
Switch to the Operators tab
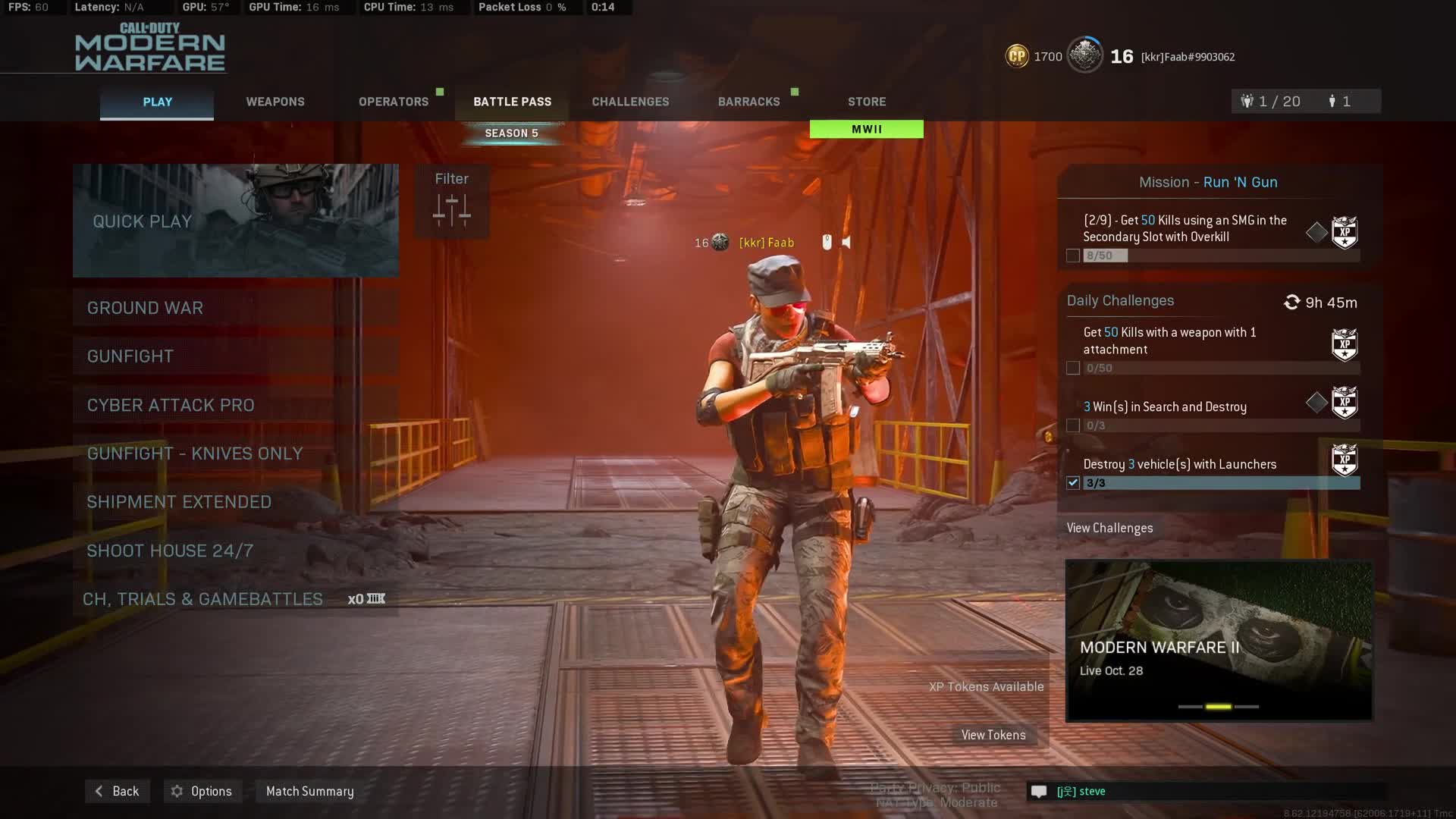(394, 102)
